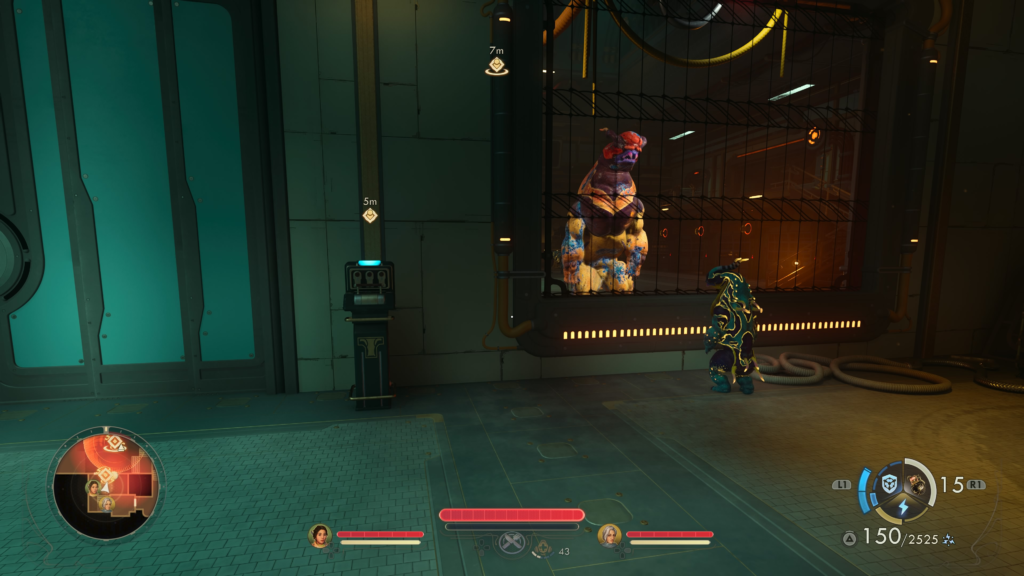Click the crossed-tools icon under the health bar
Image resolution: width=1024 pixels, height=576 pixels.
pos(512,543)
